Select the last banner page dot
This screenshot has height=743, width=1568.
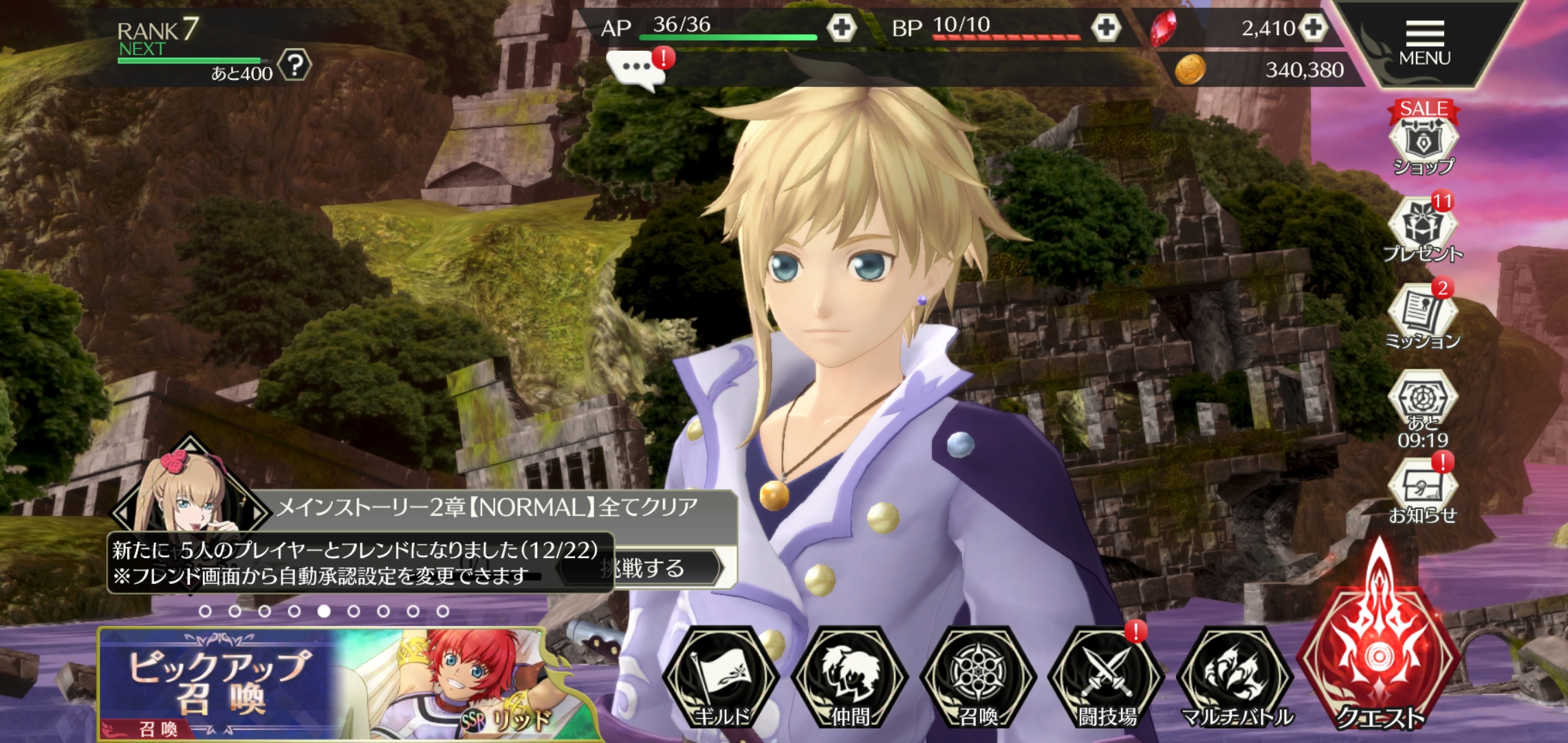point(443,611)
